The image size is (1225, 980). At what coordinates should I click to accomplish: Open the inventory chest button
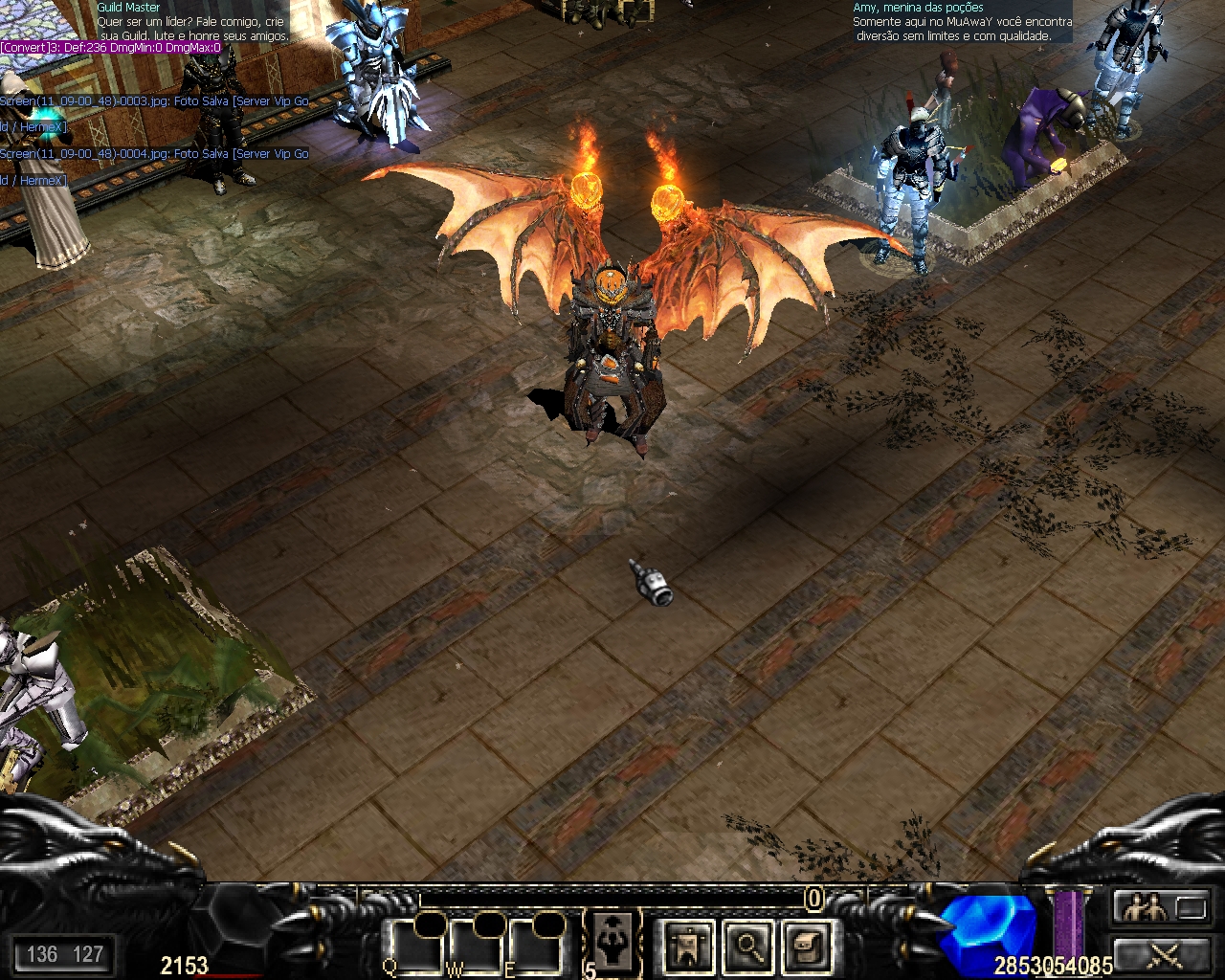click(x=807, y=947)
